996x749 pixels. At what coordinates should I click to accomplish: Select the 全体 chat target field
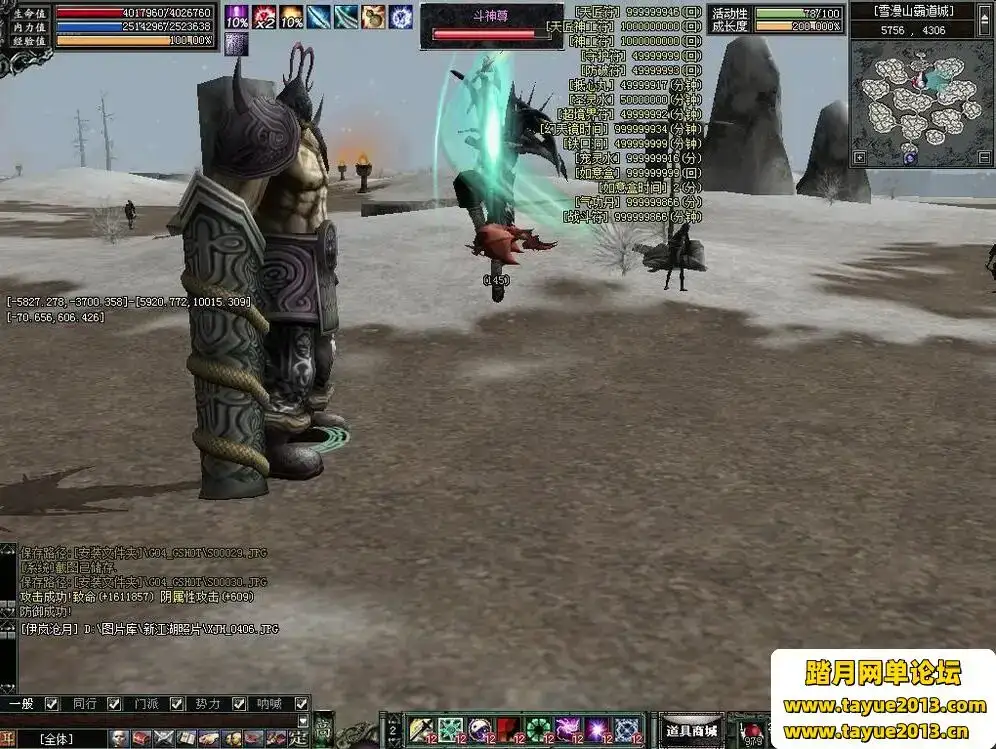55,739
